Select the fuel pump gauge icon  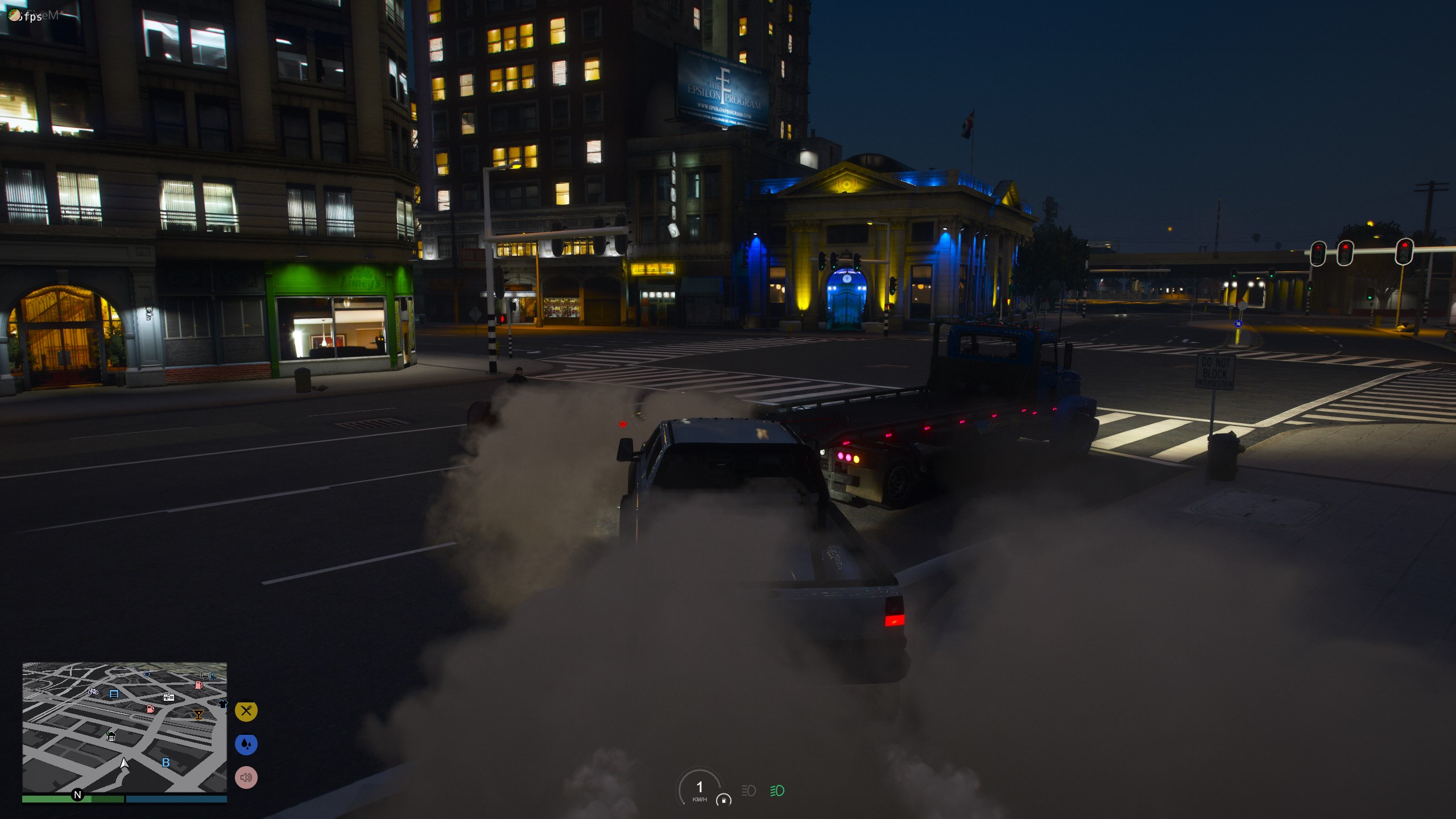723,800
